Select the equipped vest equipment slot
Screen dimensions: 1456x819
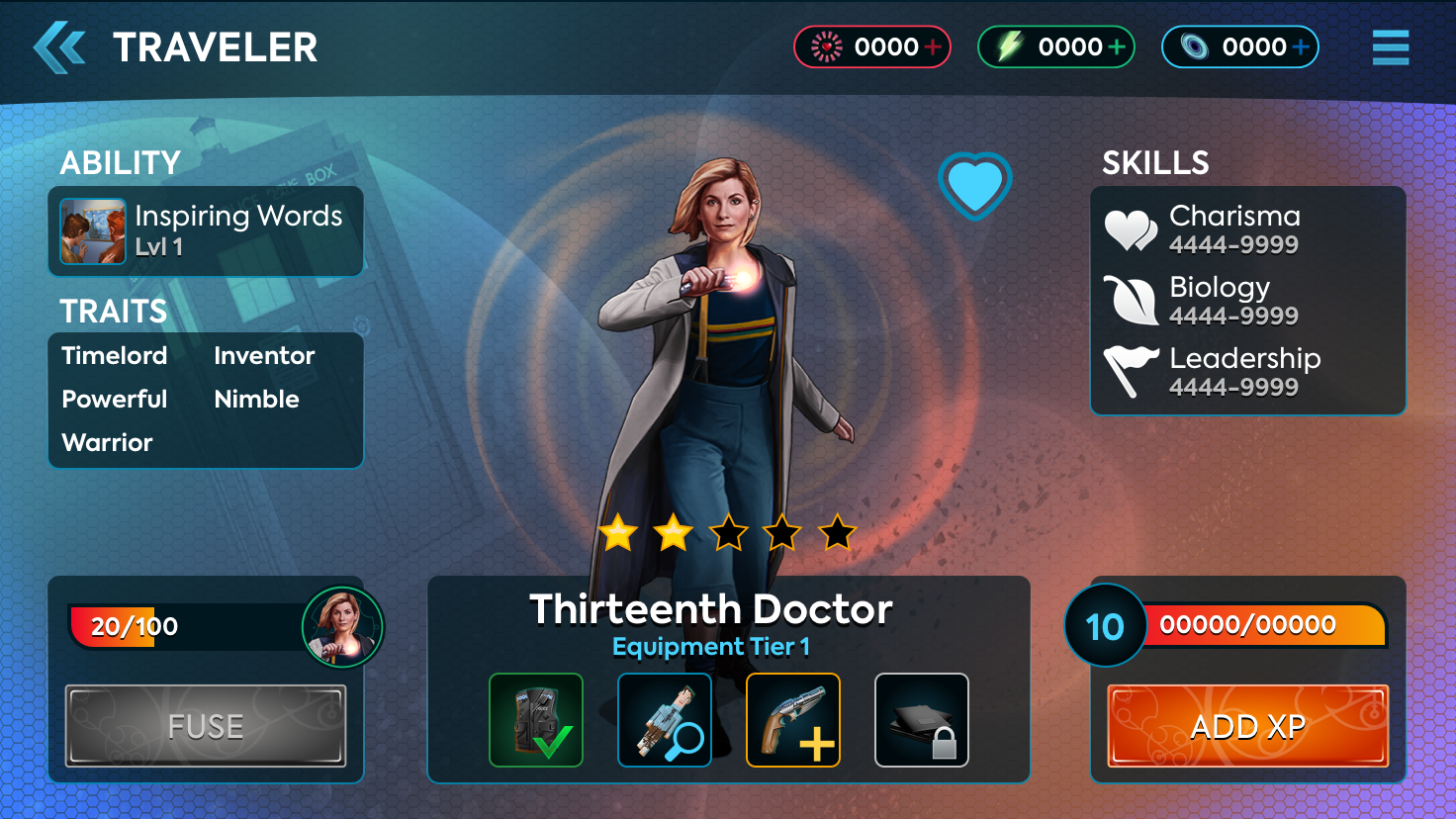point(536,720)
